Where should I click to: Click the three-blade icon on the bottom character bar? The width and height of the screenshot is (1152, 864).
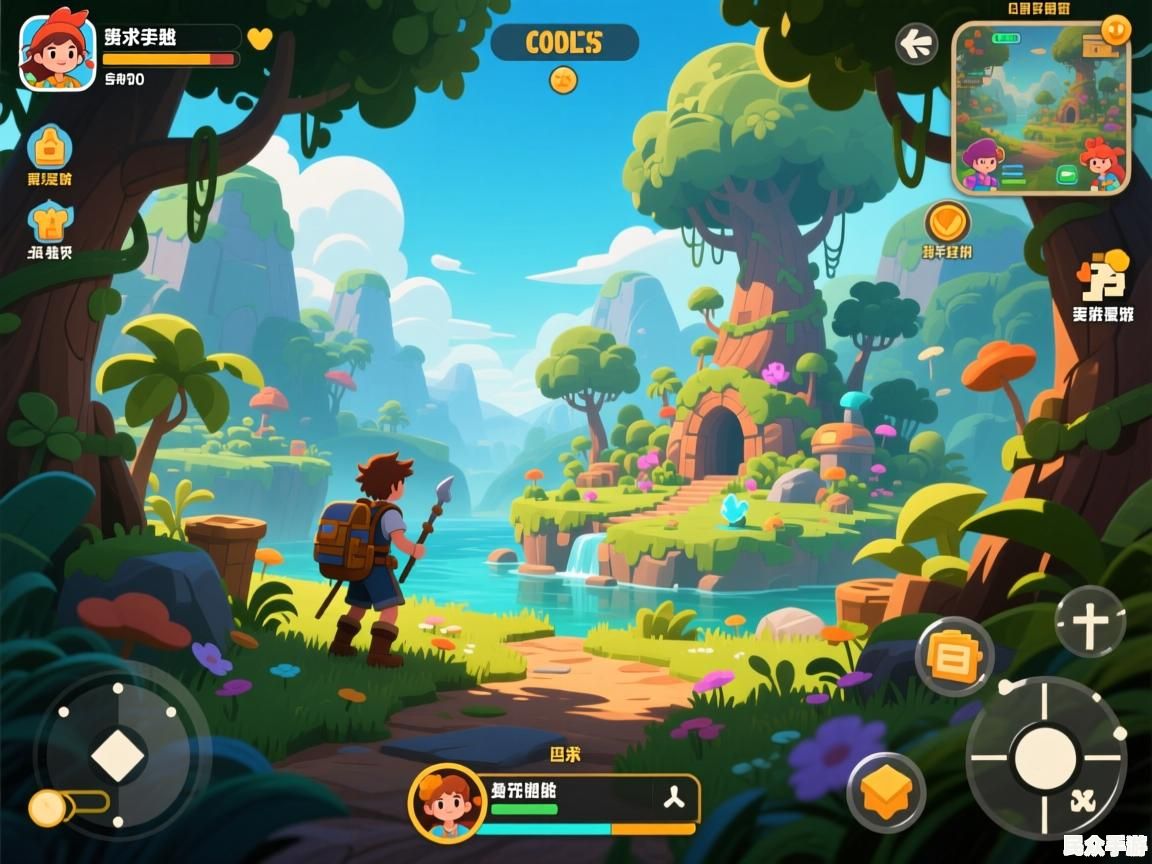(x=672, y=797)
